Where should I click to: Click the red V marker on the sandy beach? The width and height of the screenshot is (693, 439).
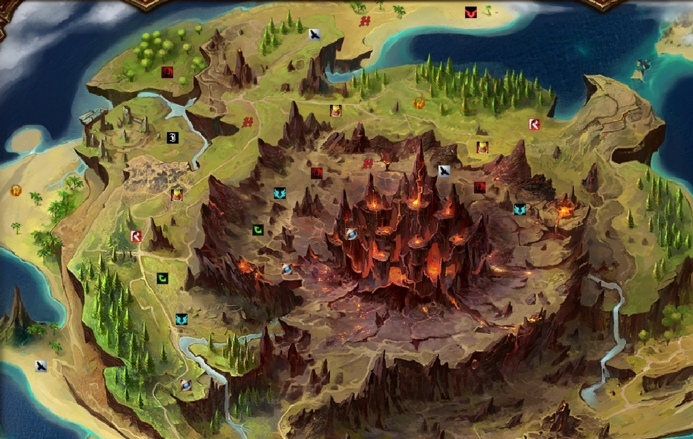[470, 13]
